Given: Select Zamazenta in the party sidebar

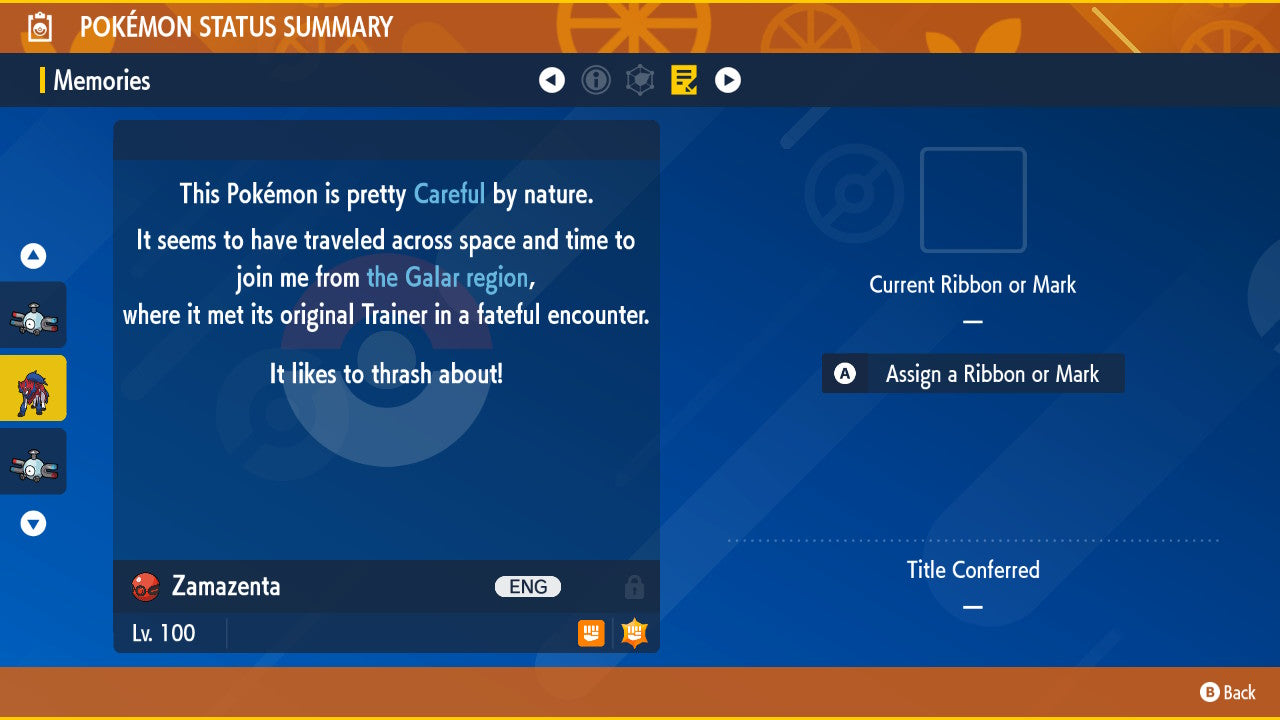Looking at the screenshot, I should pyautogui.click(x=33, y=388).
